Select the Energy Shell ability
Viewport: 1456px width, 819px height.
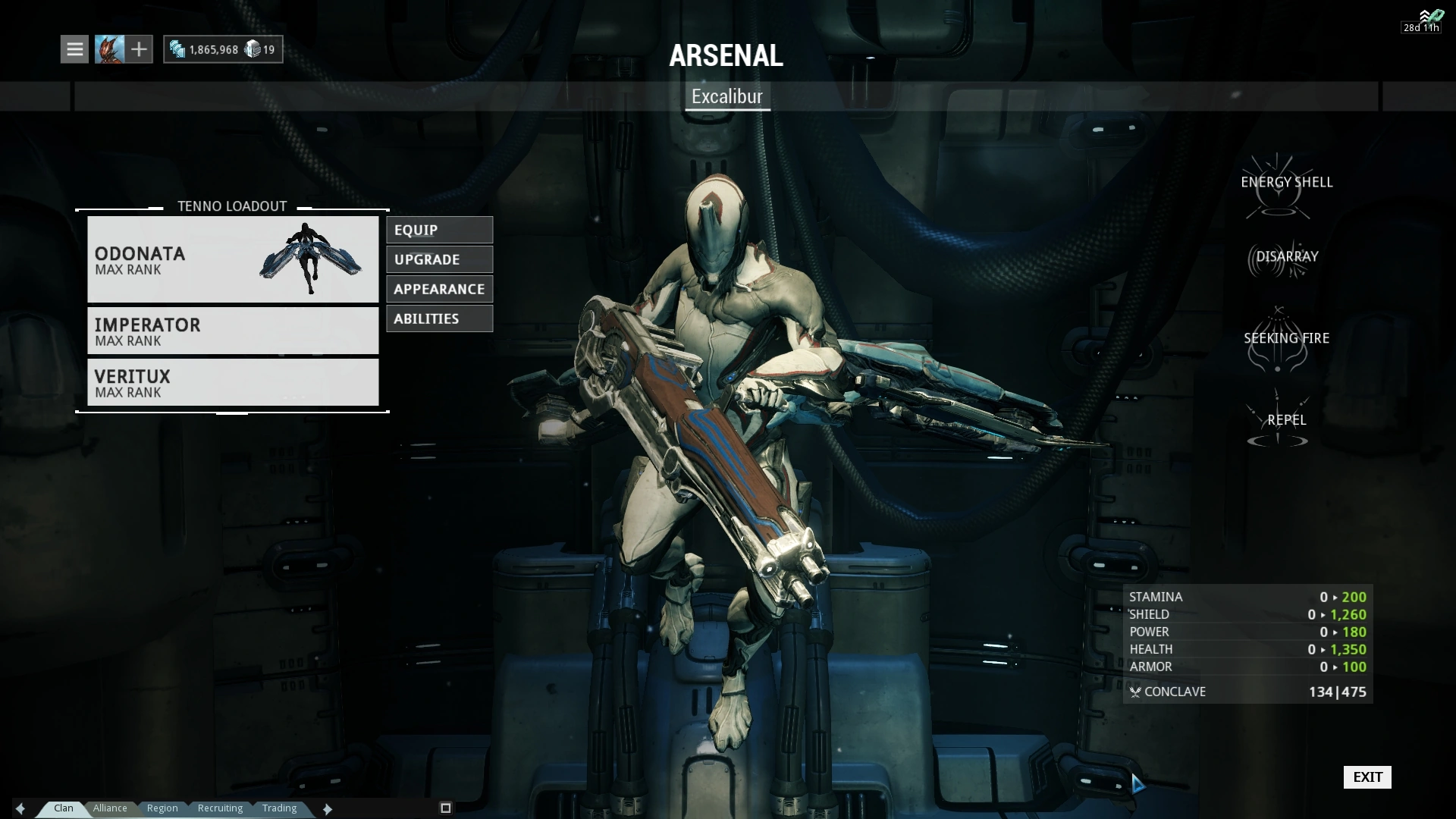point(1286,183)
